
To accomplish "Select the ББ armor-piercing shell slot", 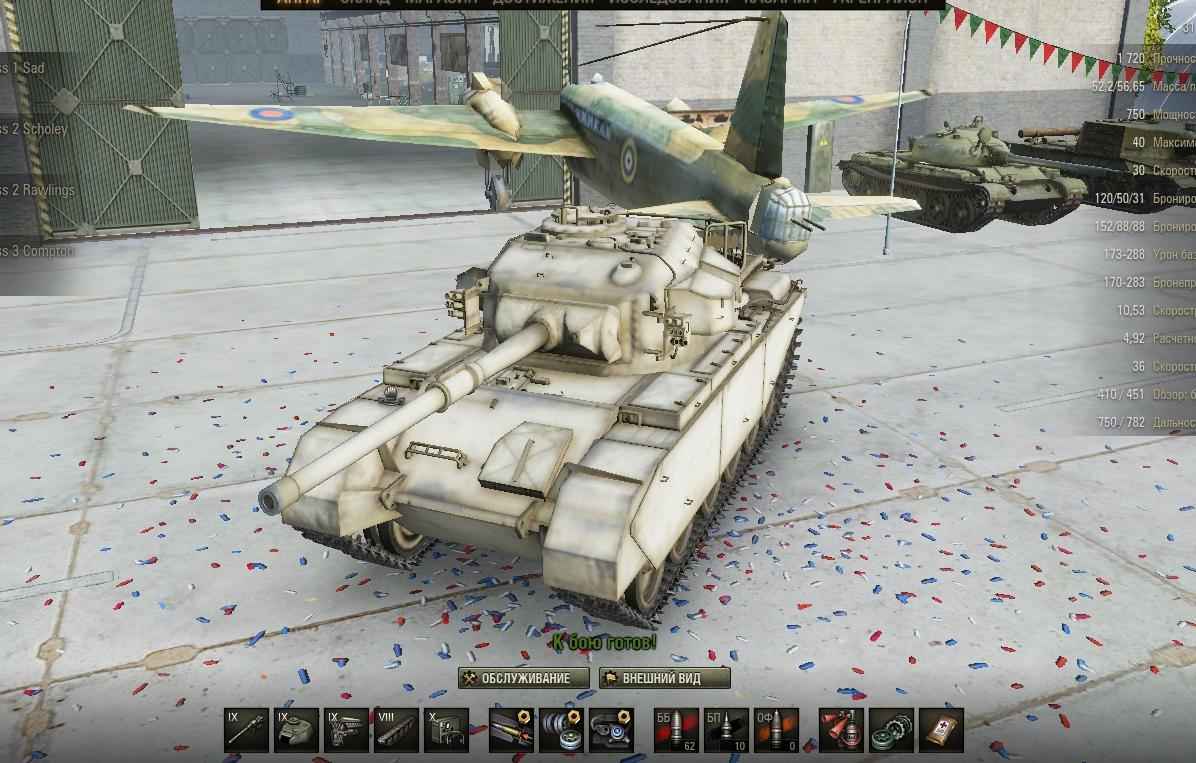I will 676,730.
